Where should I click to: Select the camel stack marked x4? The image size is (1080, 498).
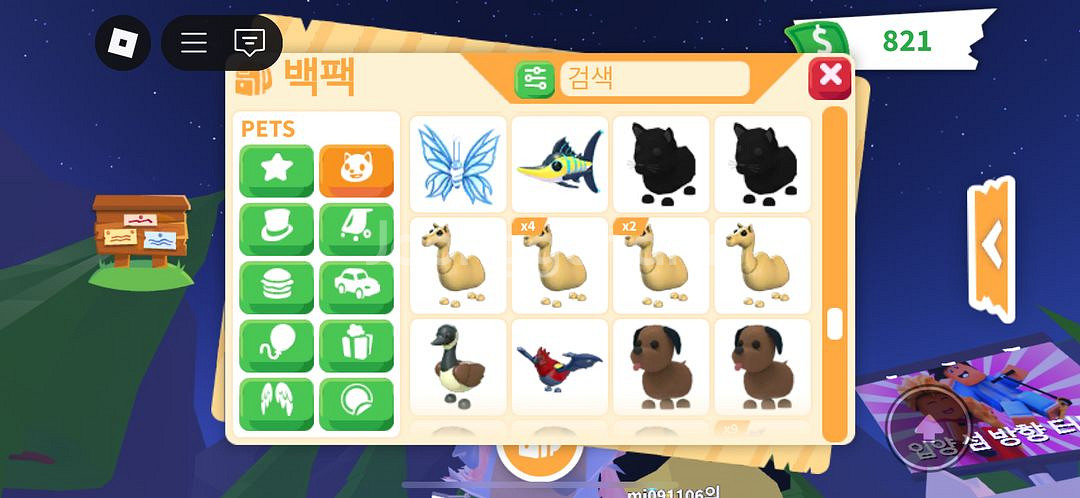click(559, 265)
